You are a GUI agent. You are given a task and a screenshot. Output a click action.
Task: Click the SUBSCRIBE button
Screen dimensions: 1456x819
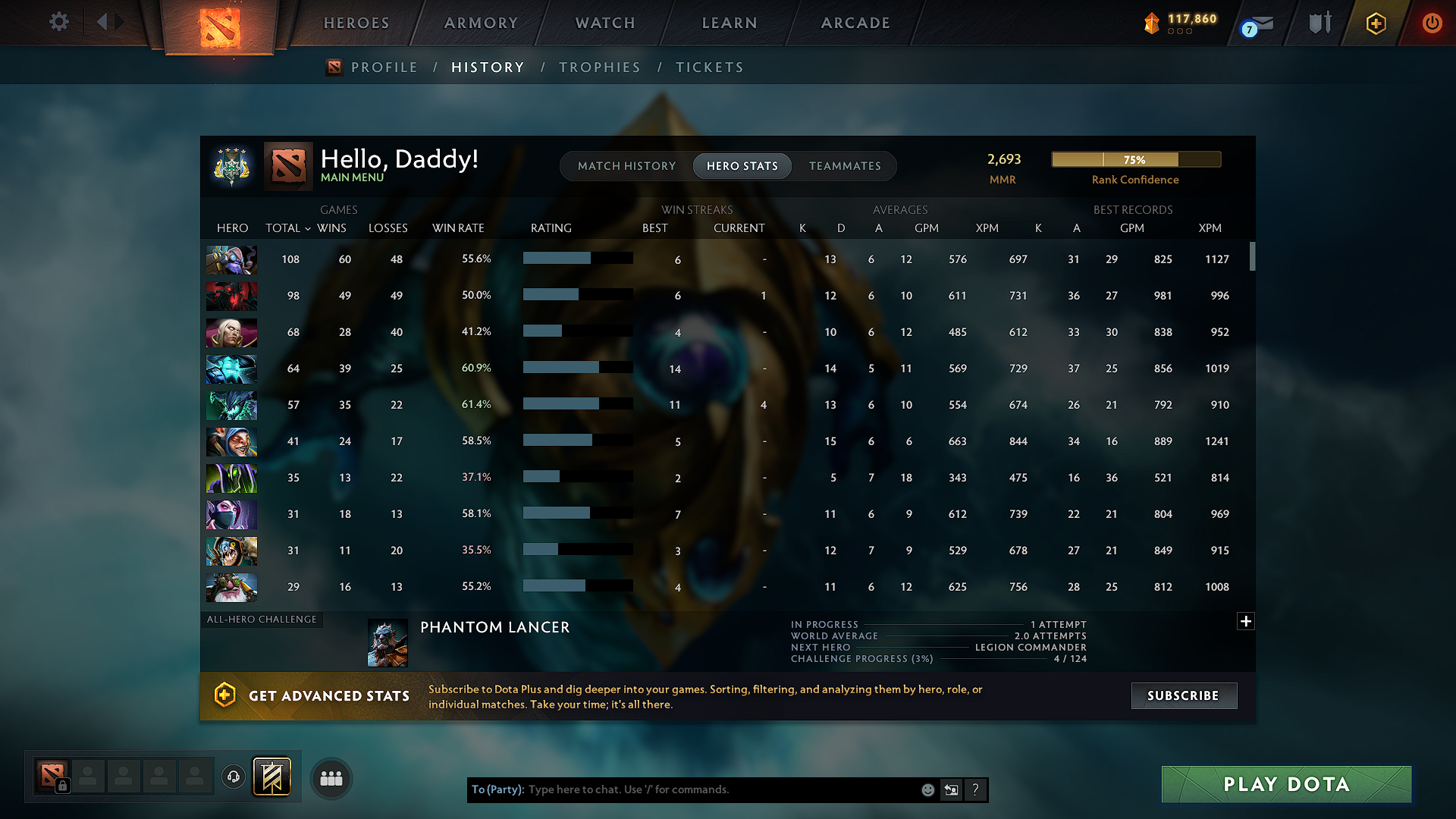1184,695
